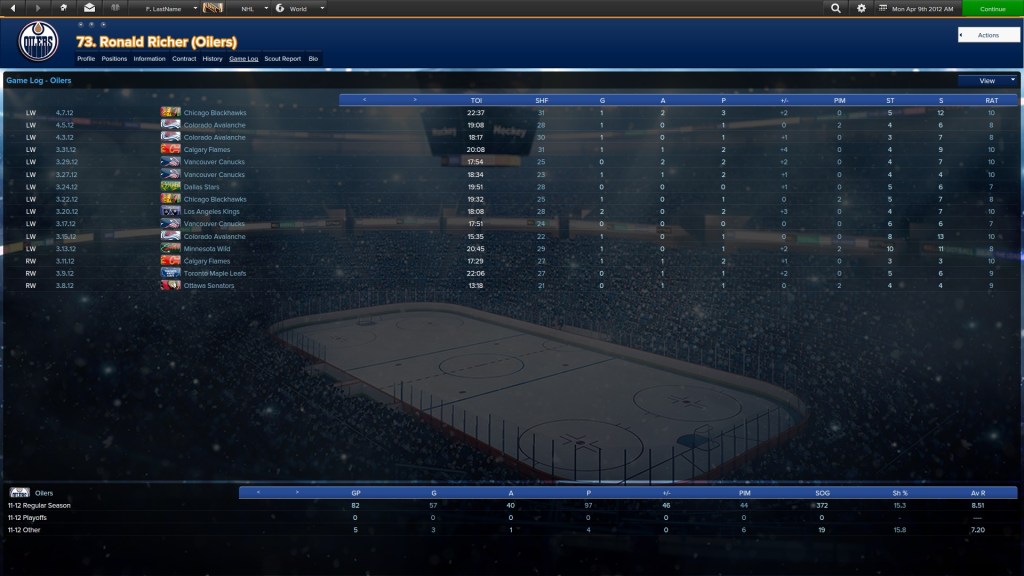This screenshot has width=1024, height=576.
Task: Open the F. LastName manager dropdown
Action: (x=165, y=8)
